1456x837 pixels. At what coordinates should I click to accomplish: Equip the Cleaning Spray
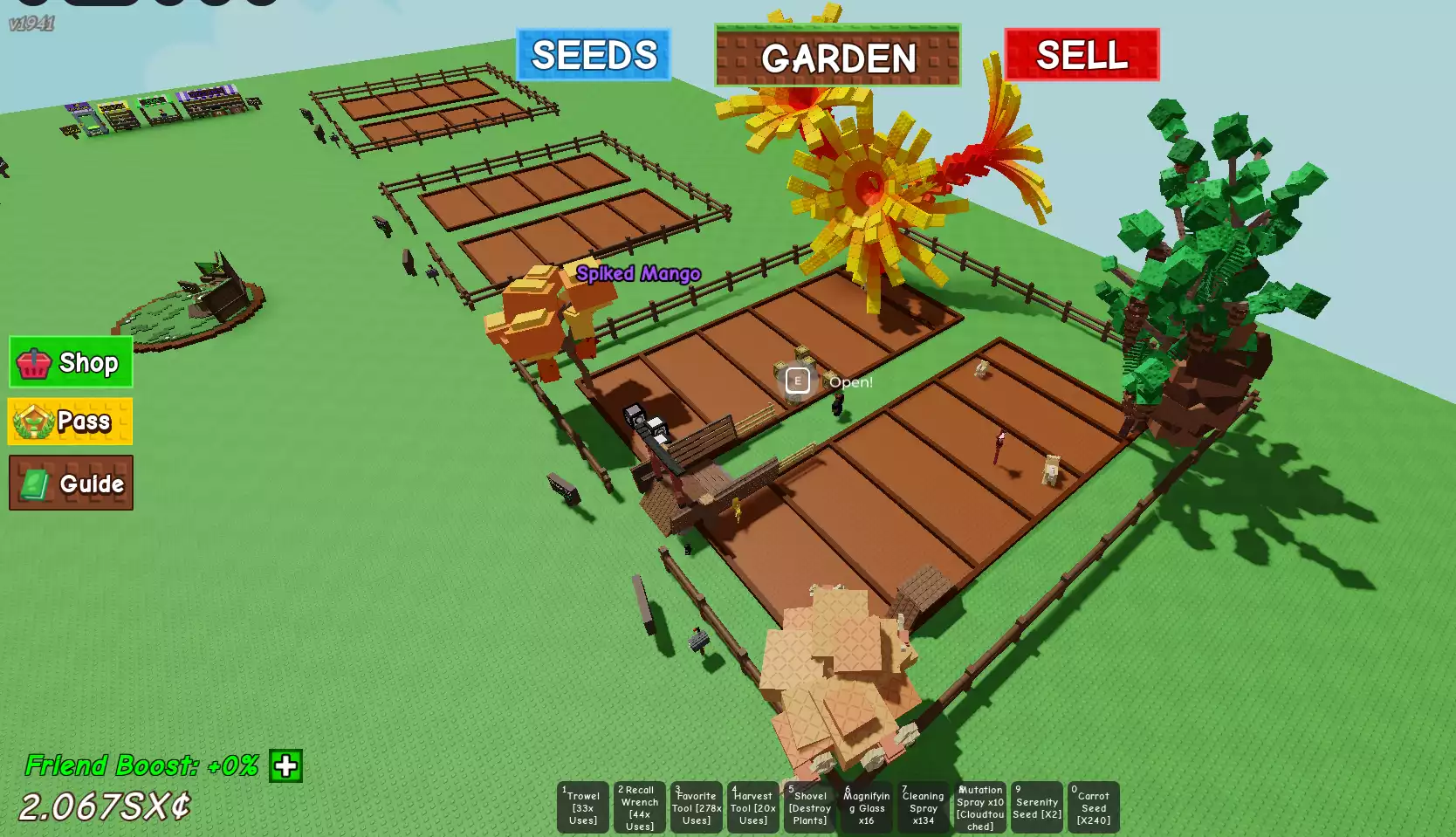924,807
